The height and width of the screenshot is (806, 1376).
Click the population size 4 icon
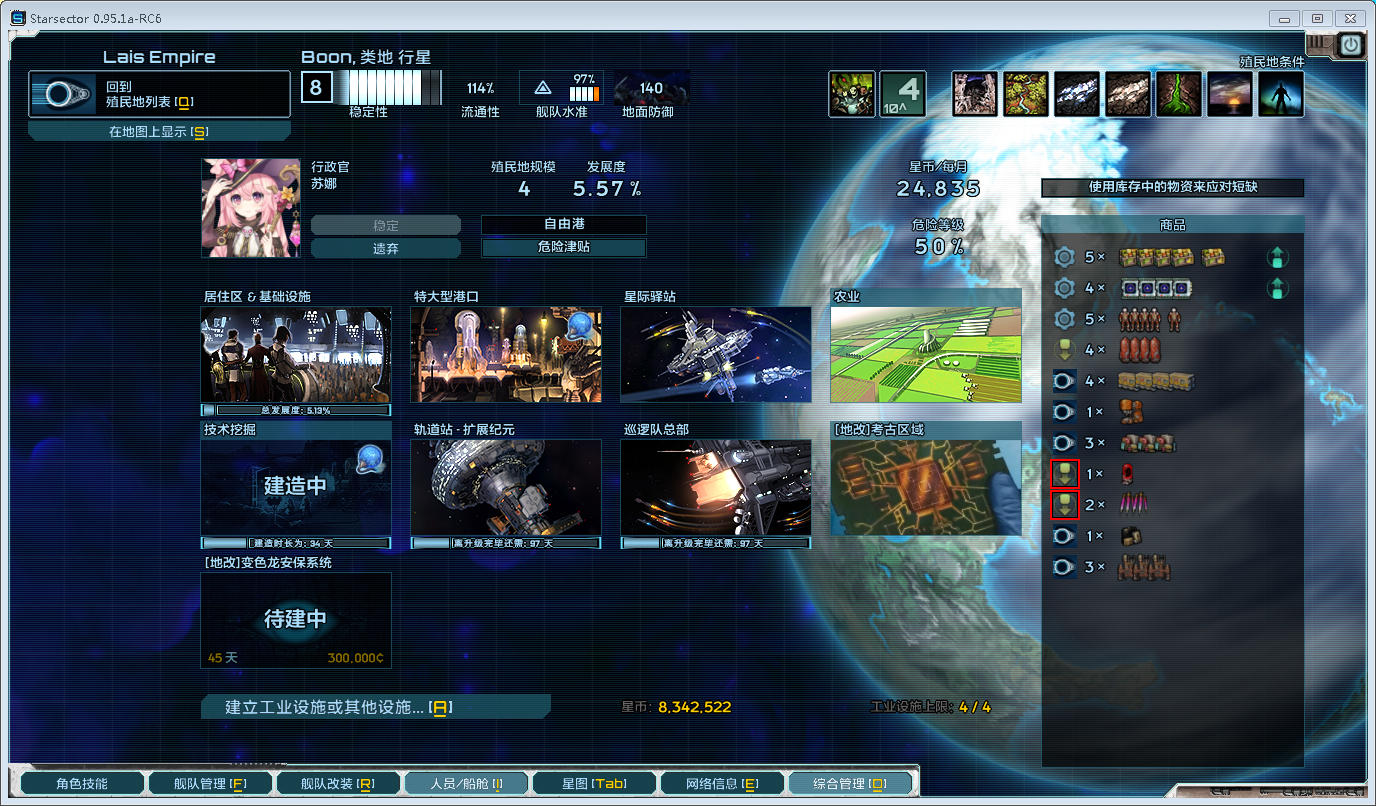point(902,93)
